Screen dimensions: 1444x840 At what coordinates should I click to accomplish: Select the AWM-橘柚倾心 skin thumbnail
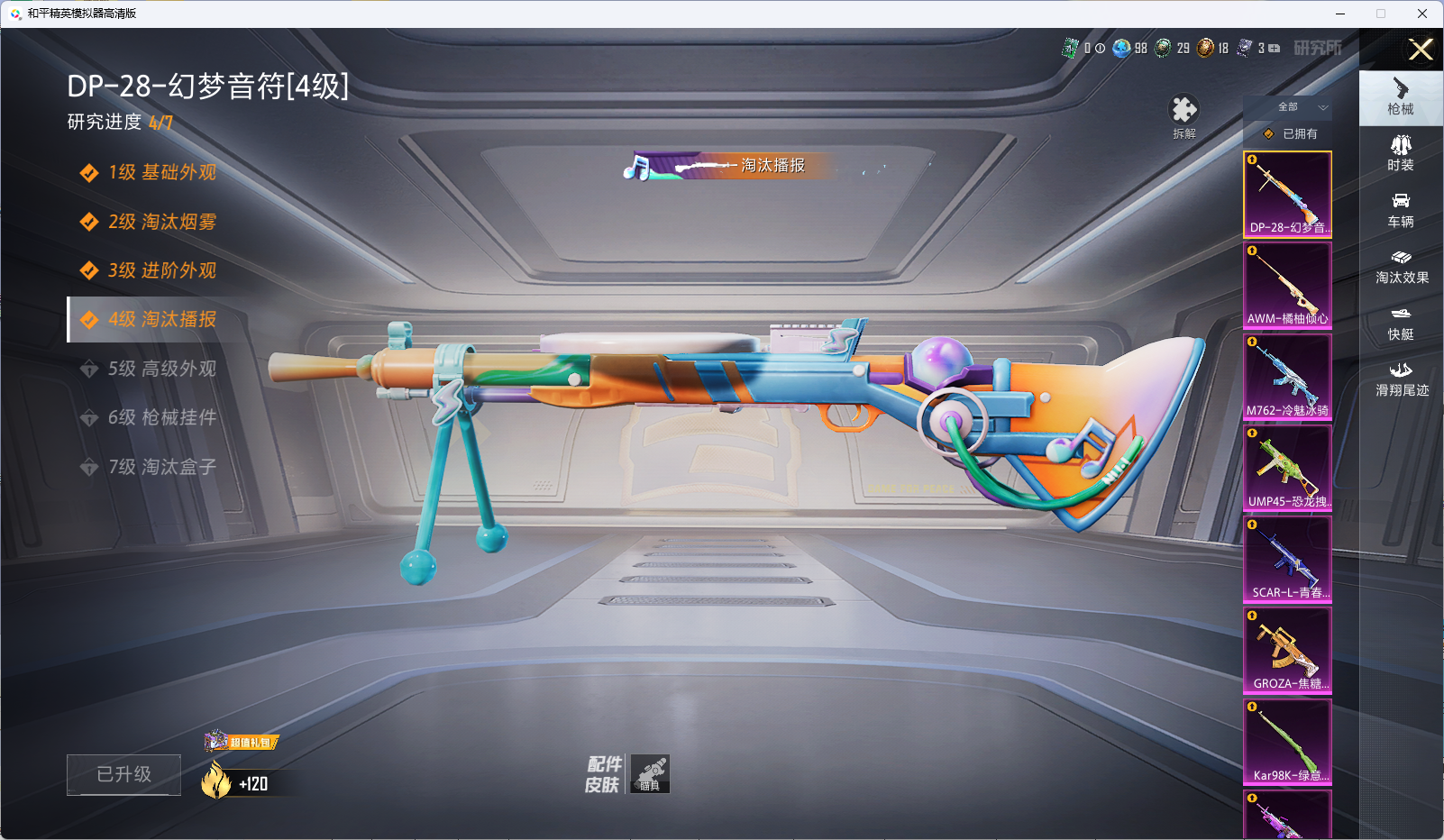tap(1287, 286)
